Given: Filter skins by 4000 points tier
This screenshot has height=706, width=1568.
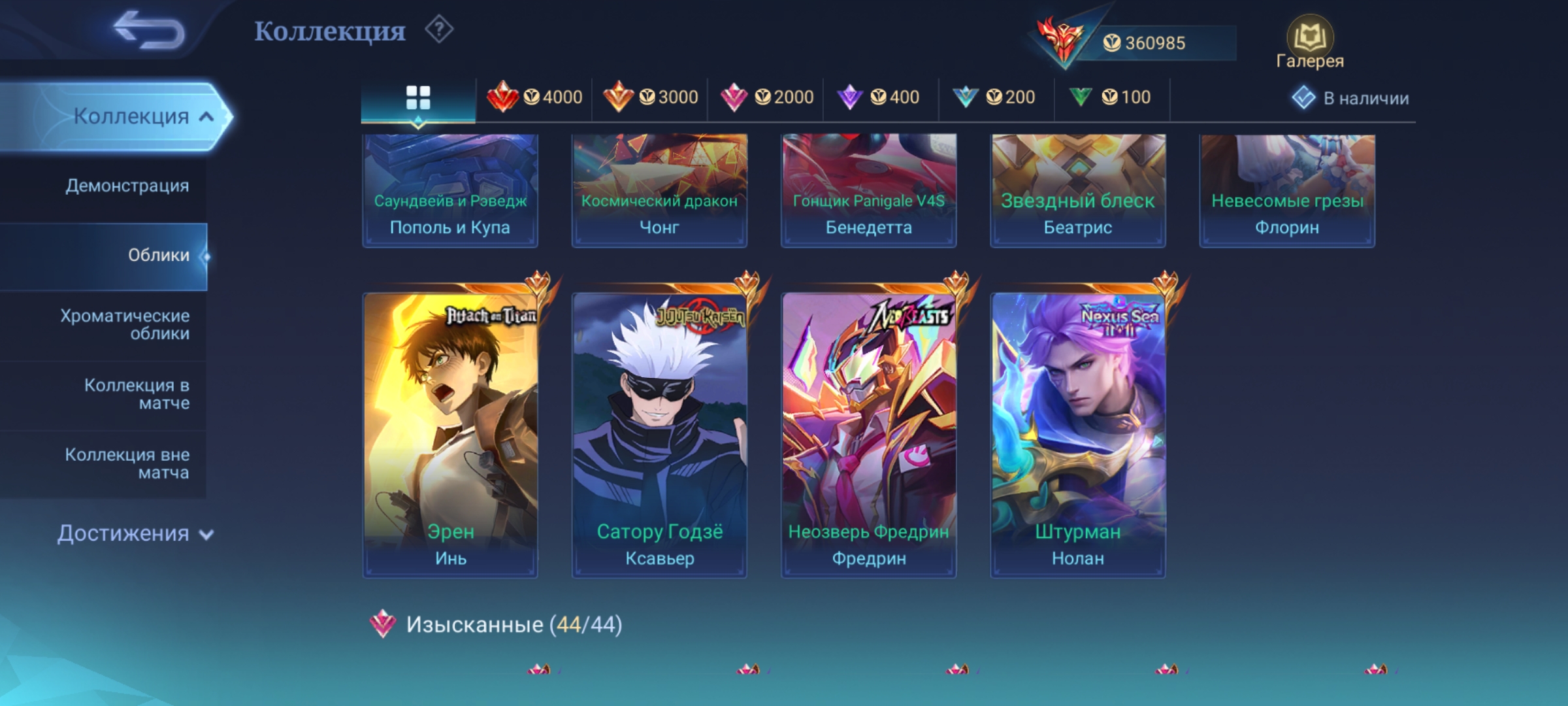Looking at the screenshot, I should tap(534, 98).
